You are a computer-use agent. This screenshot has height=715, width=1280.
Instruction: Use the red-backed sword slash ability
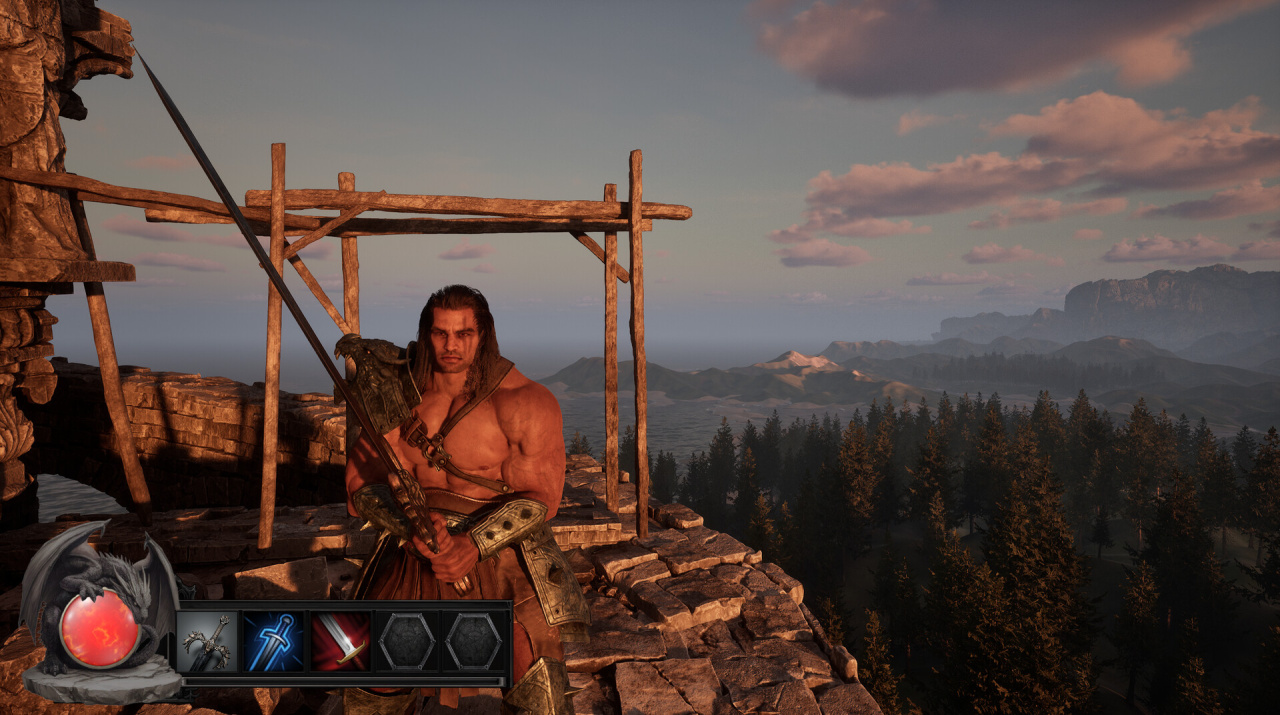[340, 642]
